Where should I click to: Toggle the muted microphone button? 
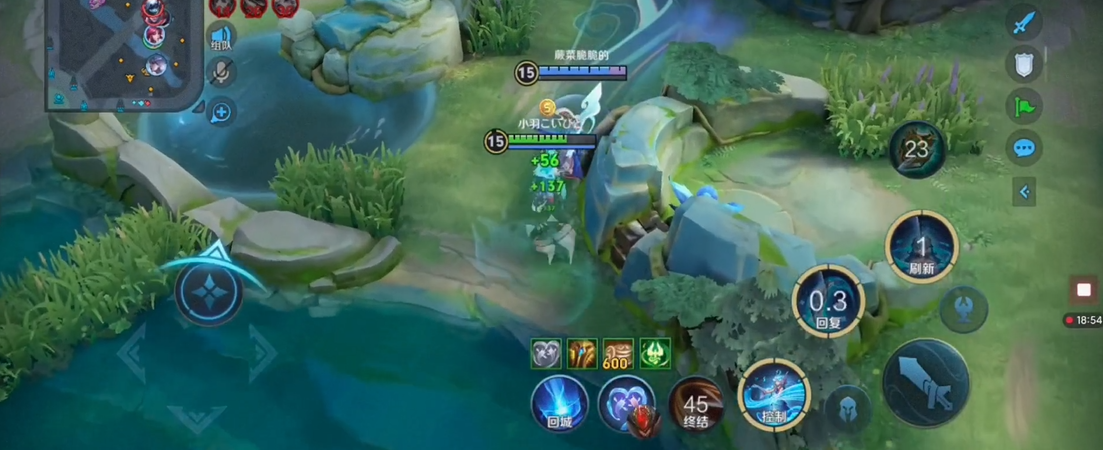[221, 71]
